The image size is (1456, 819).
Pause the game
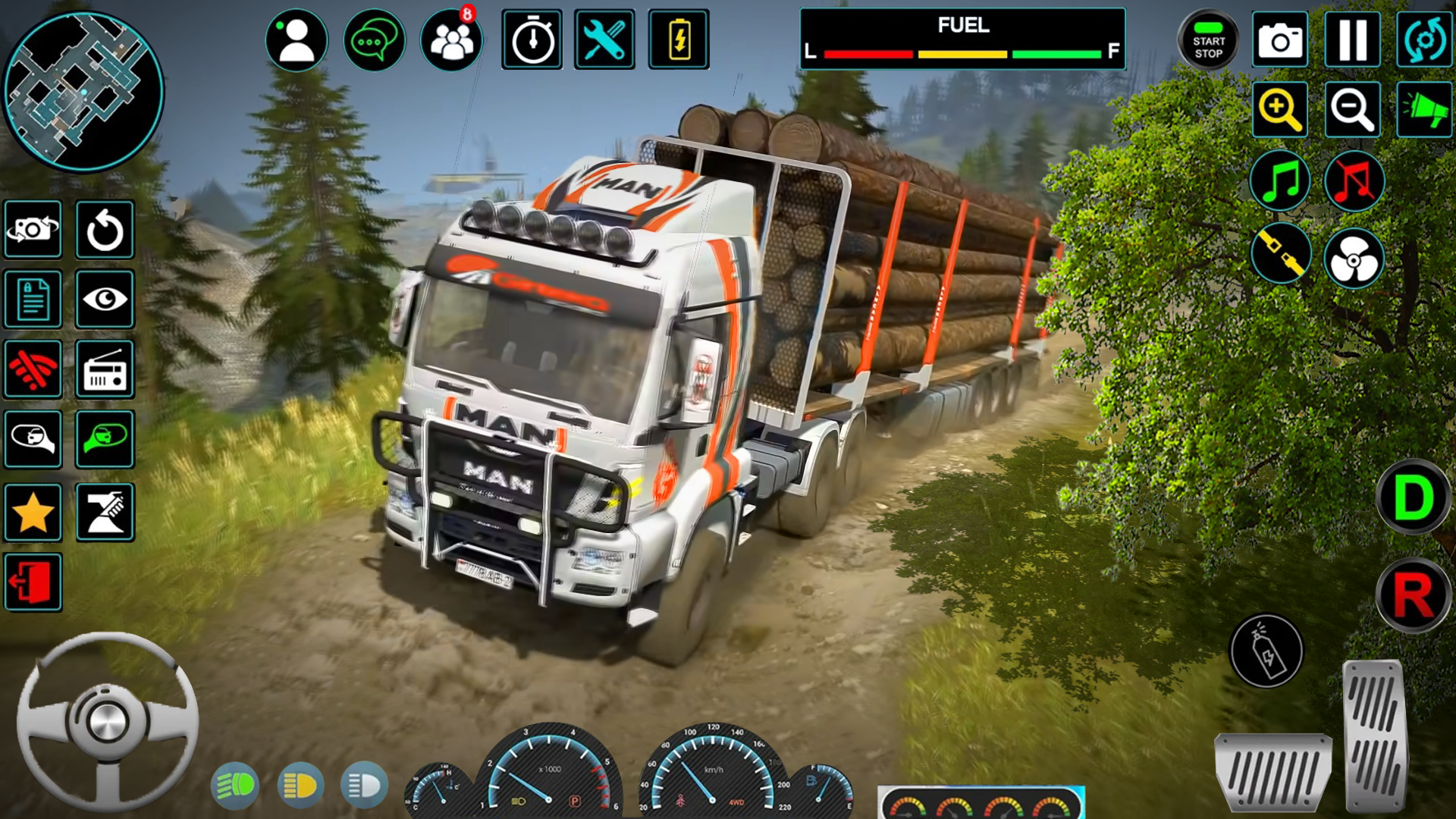point(1352,39)
